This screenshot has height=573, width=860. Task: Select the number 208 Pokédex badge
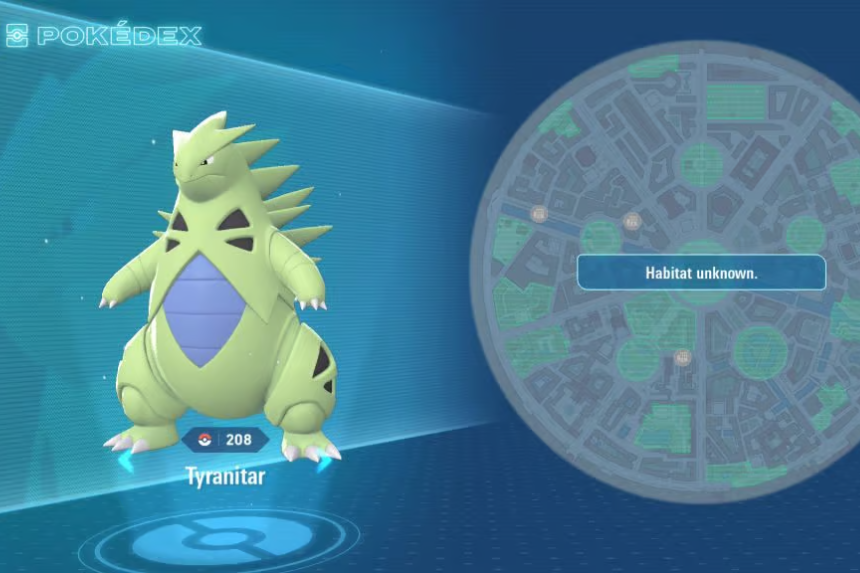225,439
